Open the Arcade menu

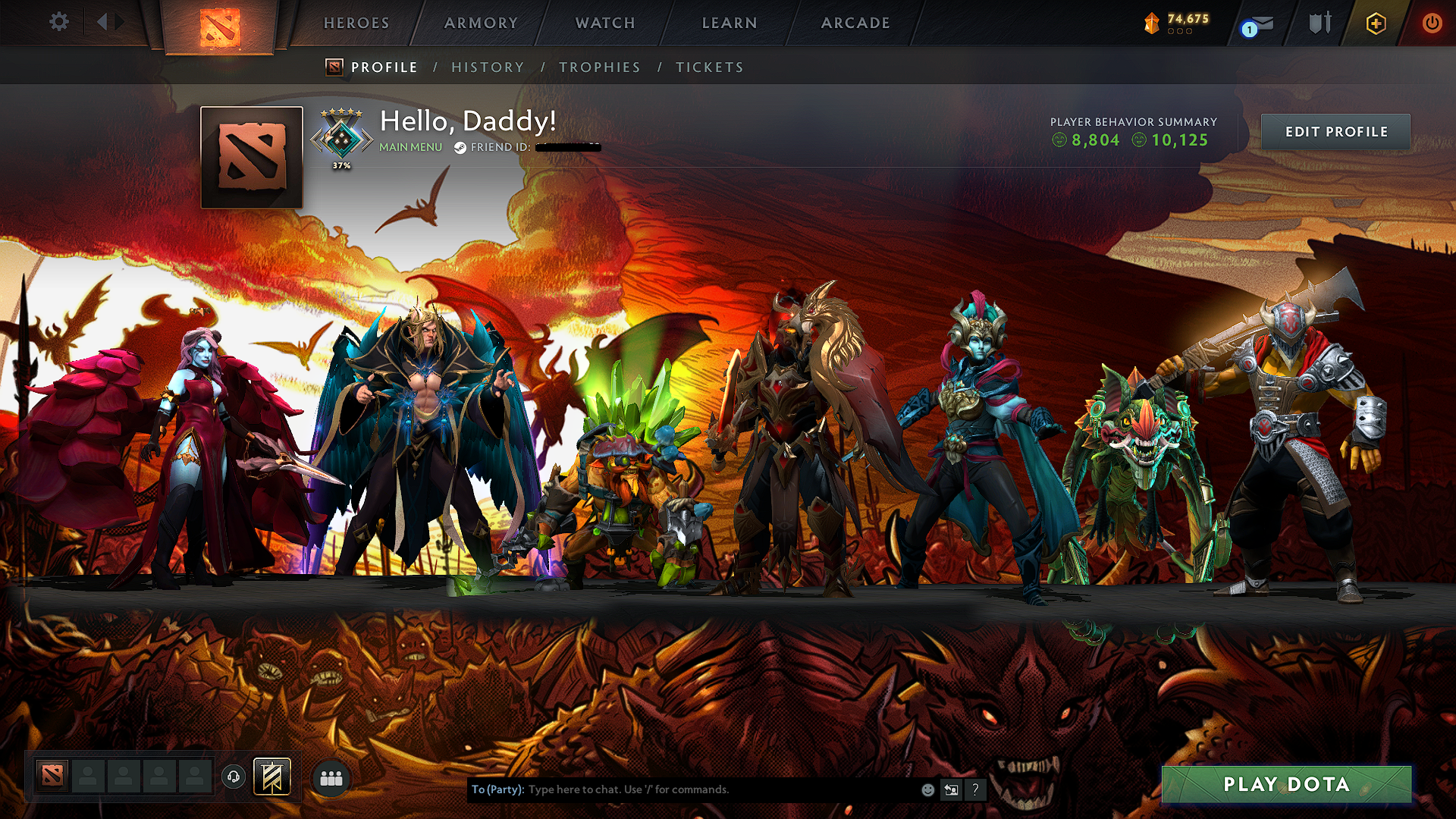click(855, 23)
